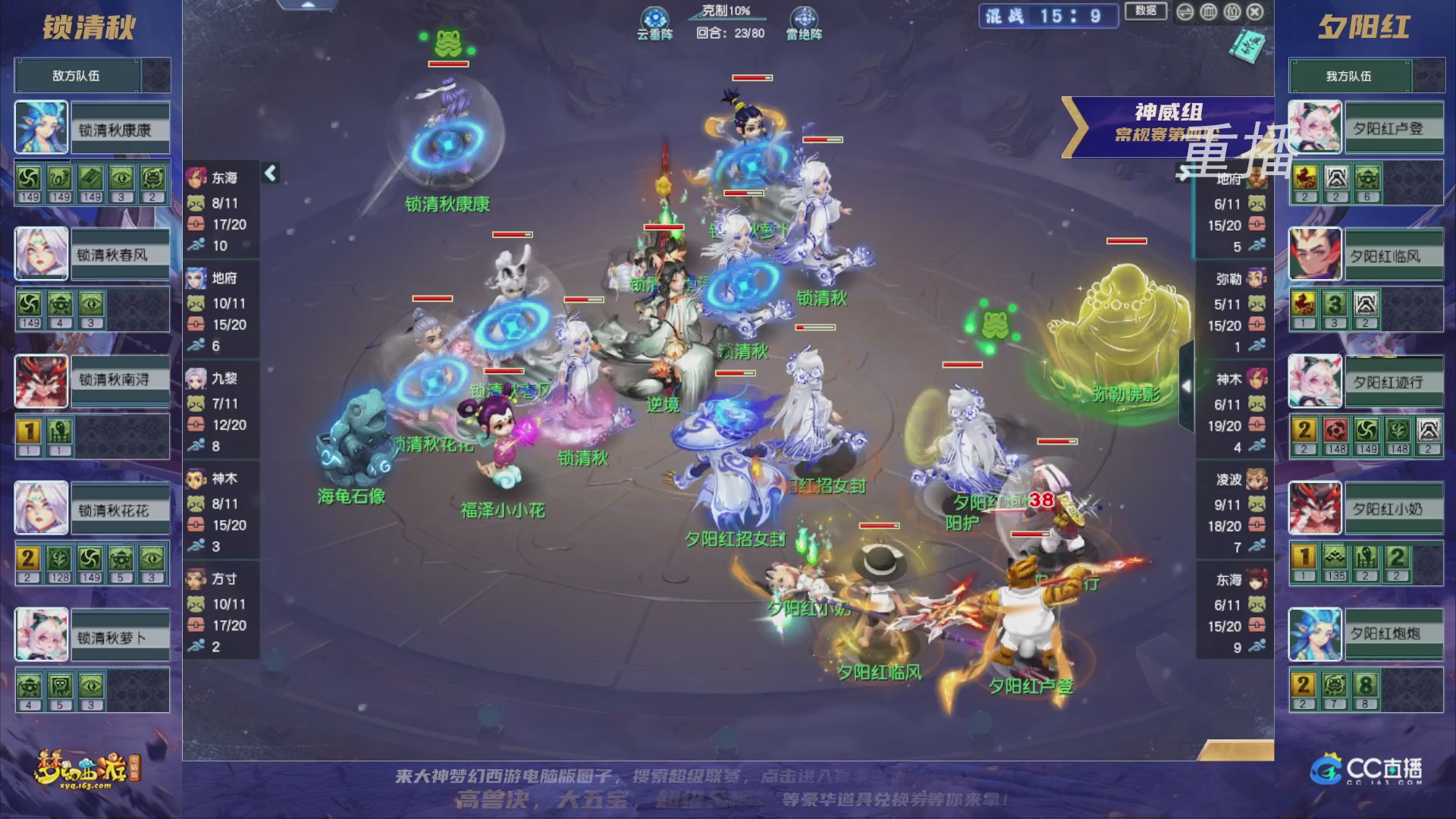Open the 数据 statistics panel
Screen dimensions: 1456x819
pyautogui.click(x=1146, y=11)
